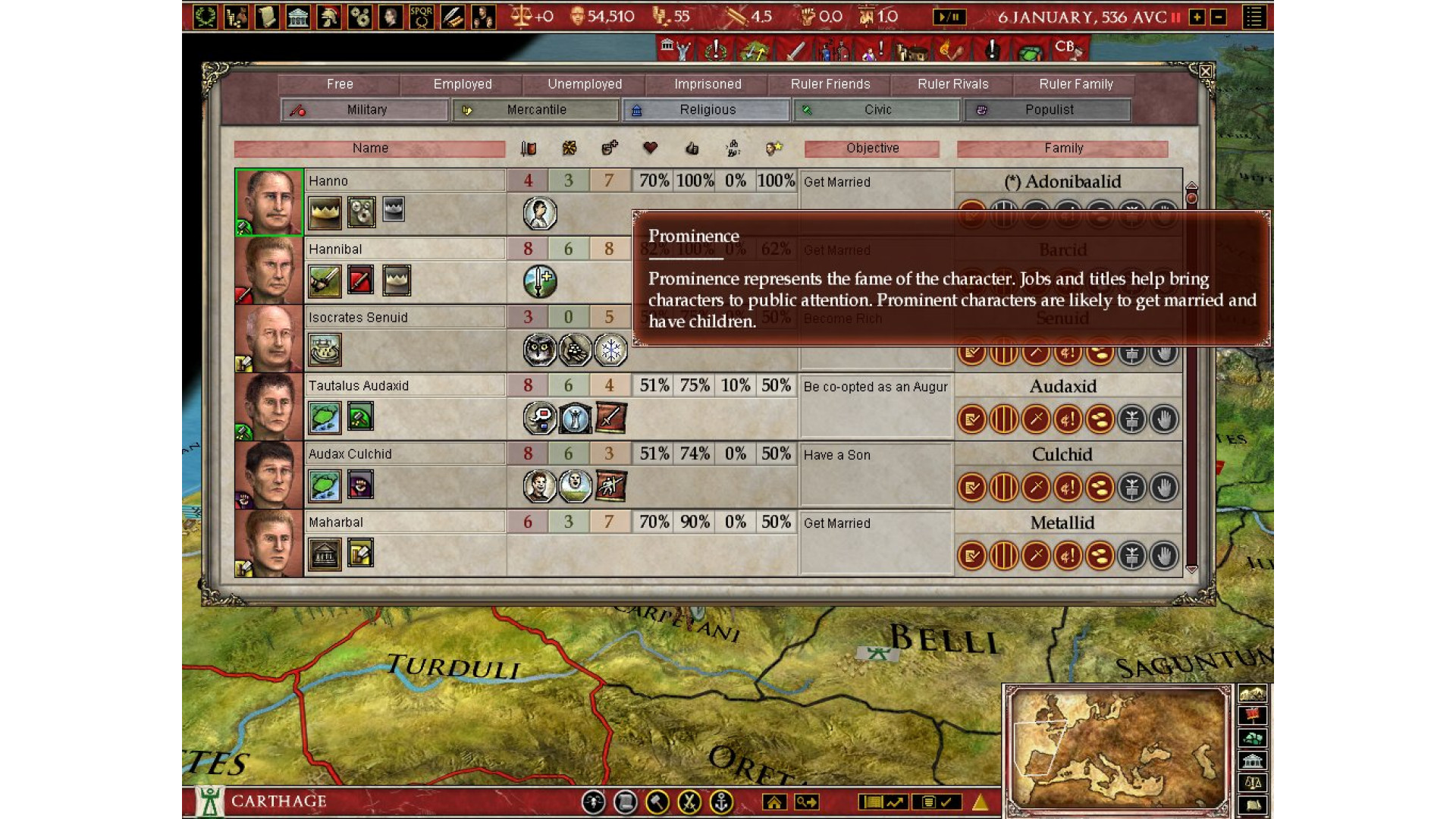Switch to the Imprisoned filter

[x=708, y=84]
